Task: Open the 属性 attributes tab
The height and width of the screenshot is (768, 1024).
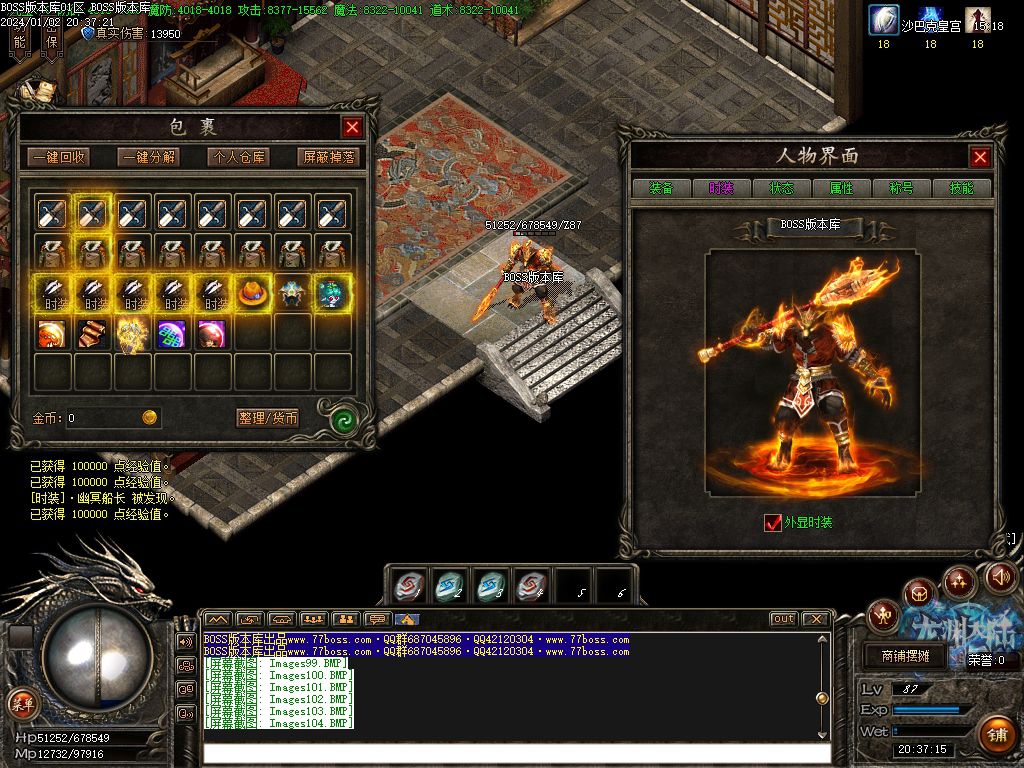Action: click(x=841, y=188)
